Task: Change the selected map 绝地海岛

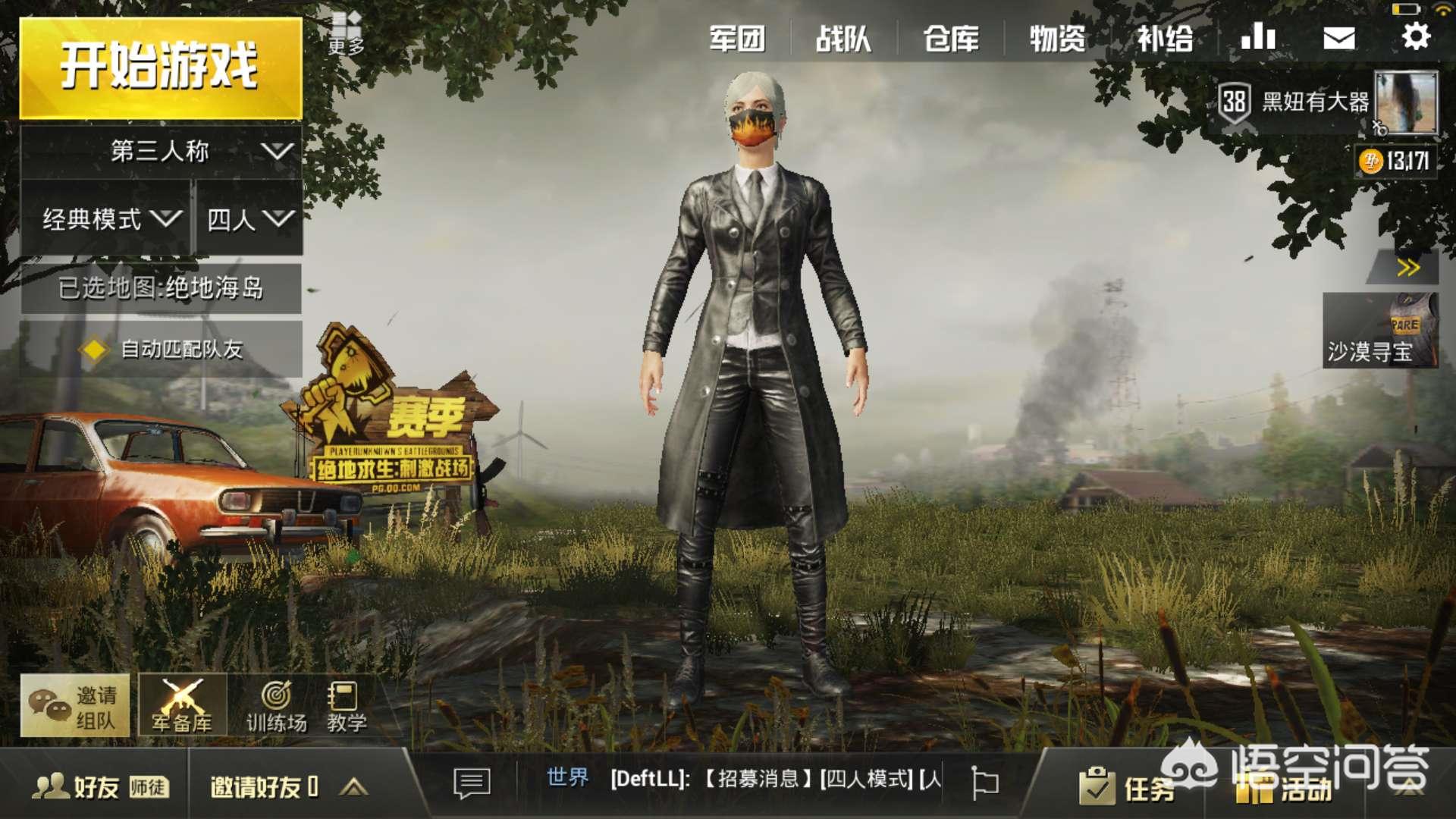Action: click(x=161, y=288)
